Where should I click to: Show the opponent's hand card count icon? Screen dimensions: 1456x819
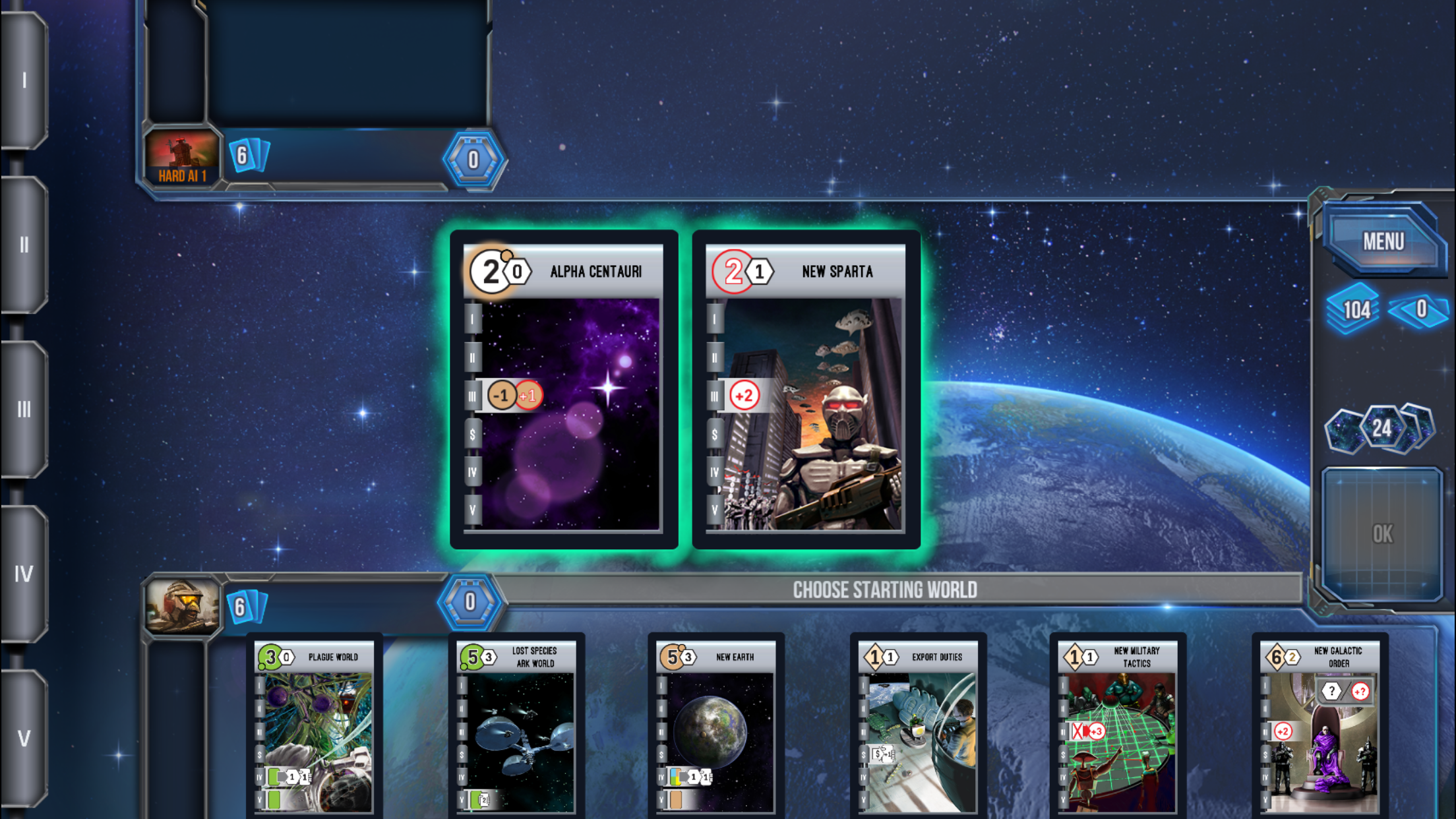tap(248, 156)
